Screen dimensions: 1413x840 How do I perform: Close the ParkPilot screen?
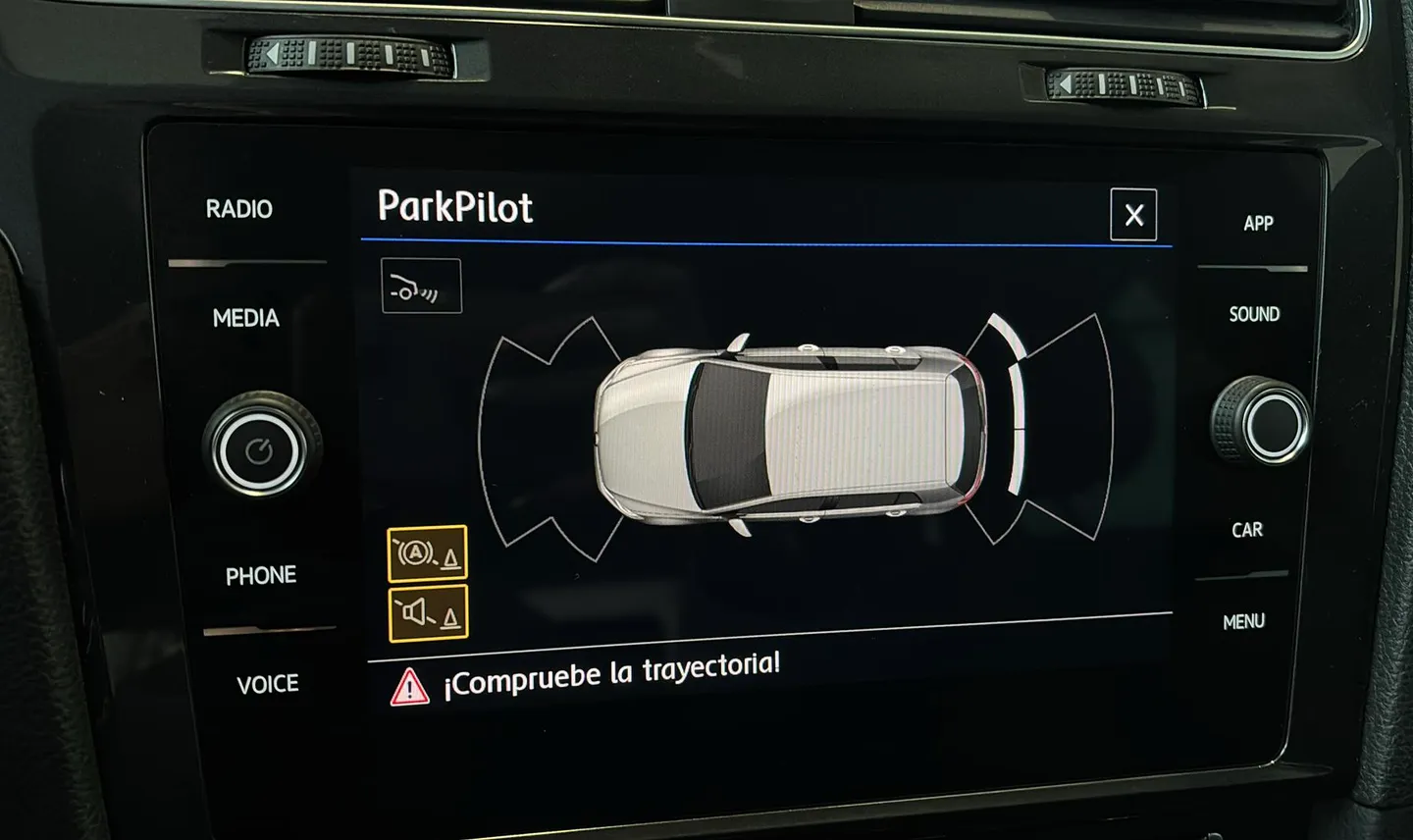pos(1133,215)
